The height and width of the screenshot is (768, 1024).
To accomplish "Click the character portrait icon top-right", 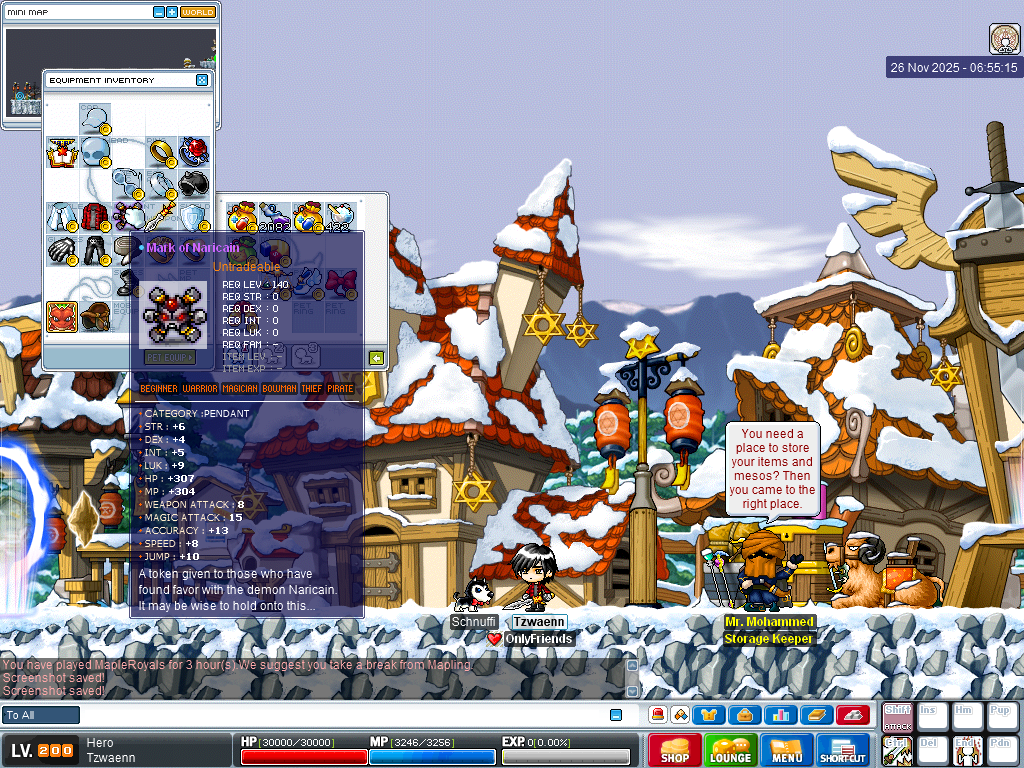I will tap(1004, 39).
